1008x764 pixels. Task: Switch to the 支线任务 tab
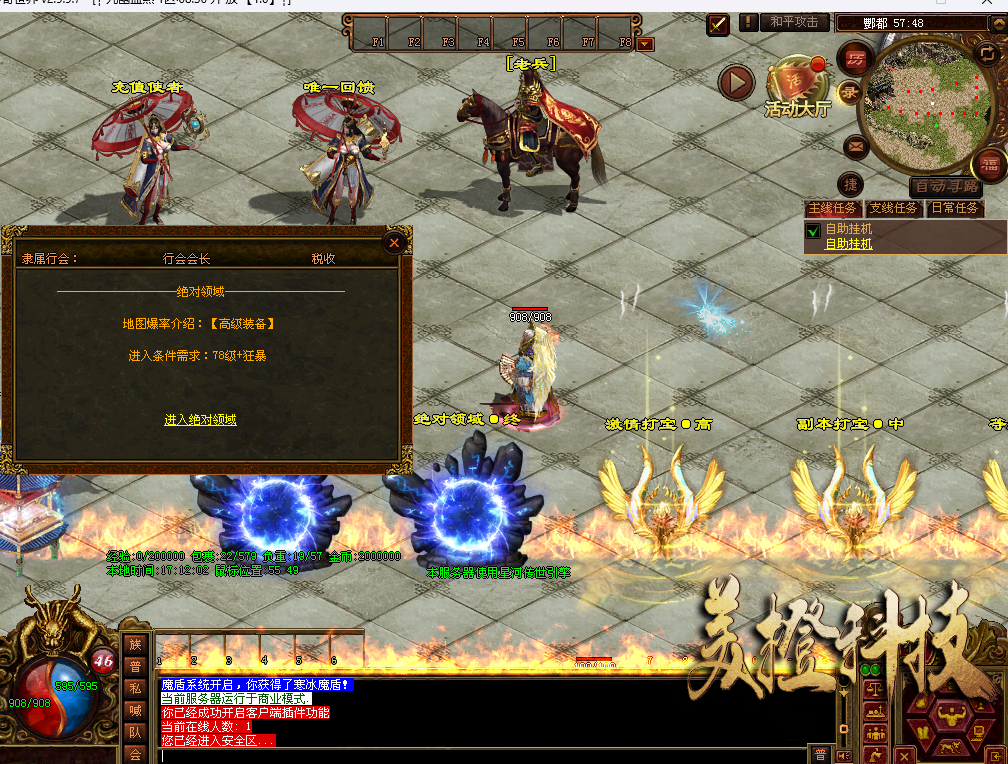point(893,209)
